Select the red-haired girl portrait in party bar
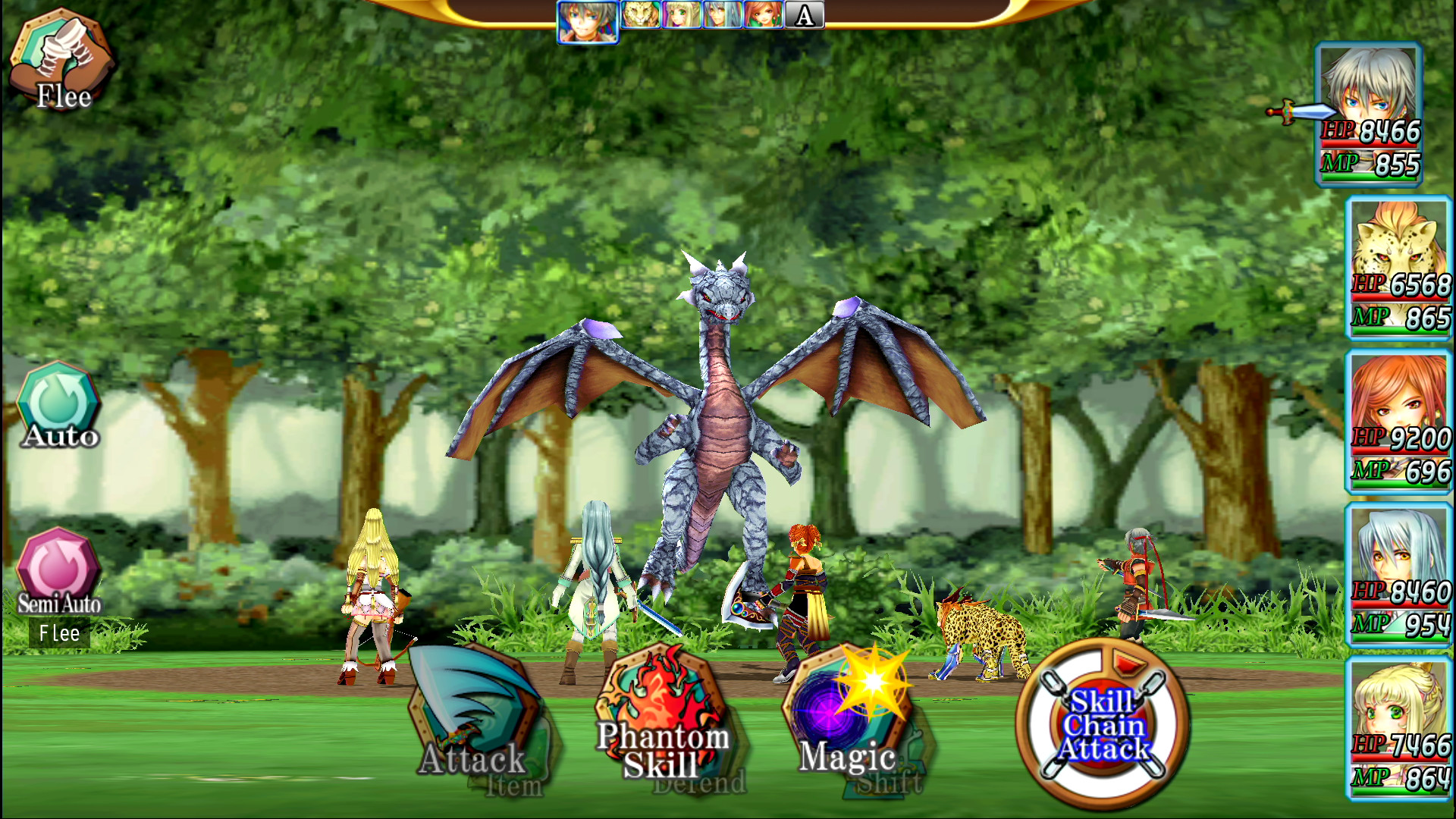The height and width of the screenshot is (819, 1456). coord(764,15)
